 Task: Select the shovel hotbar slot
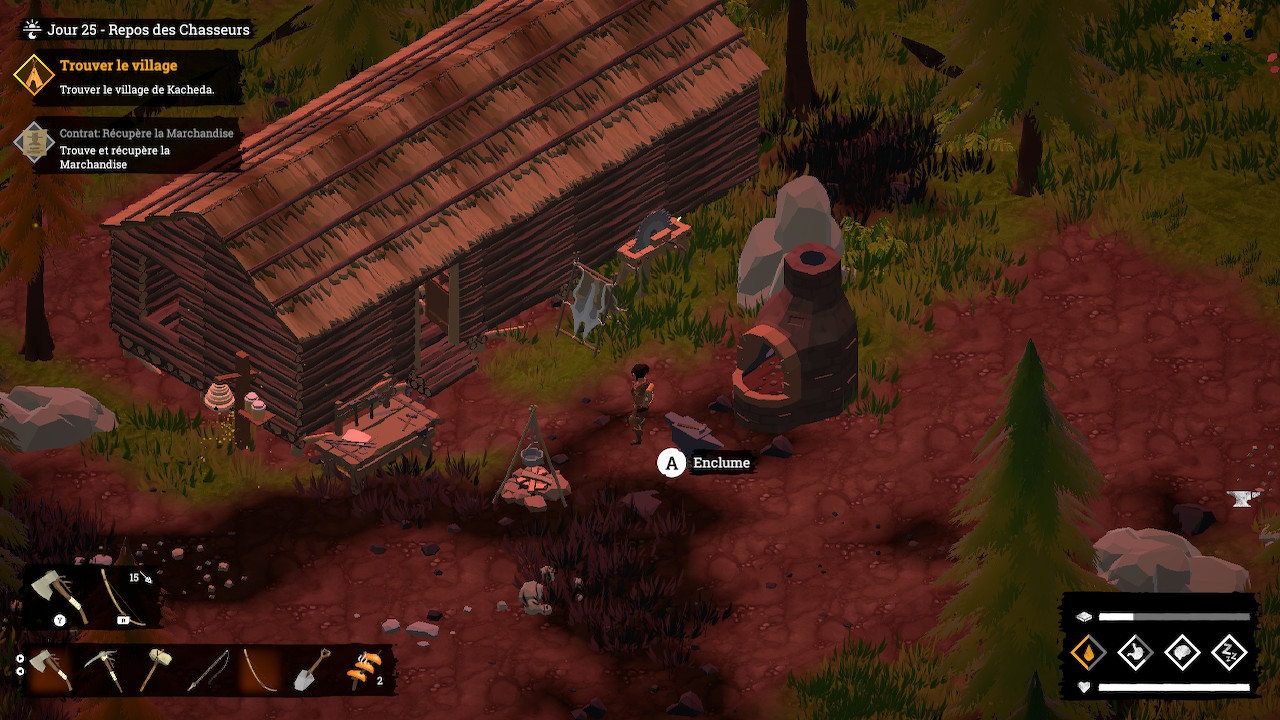click(x=310, y=669)
